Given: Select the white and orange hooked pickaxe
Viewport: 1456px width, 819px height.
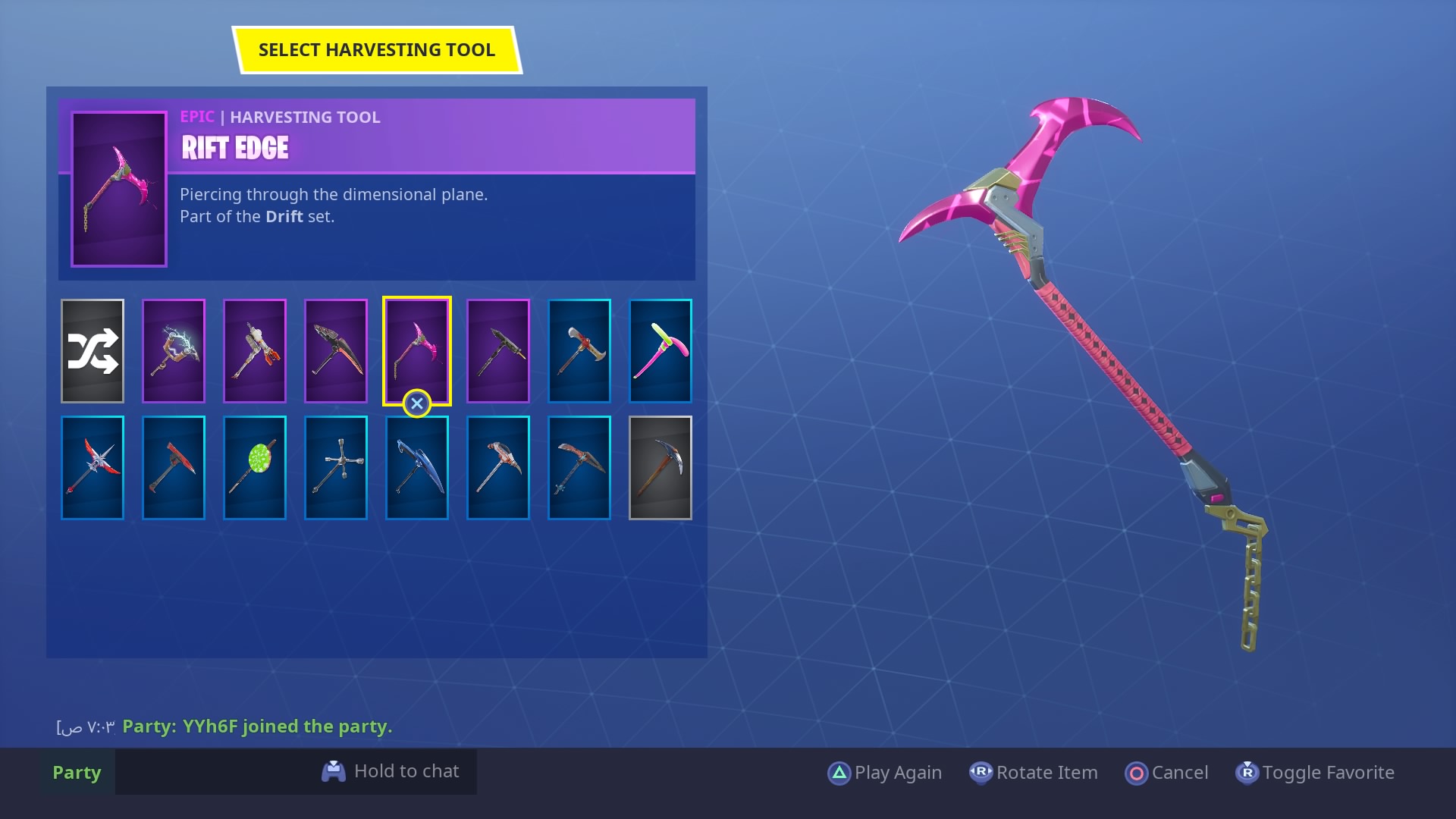Looking at the screenshot, I should (498, 467).
